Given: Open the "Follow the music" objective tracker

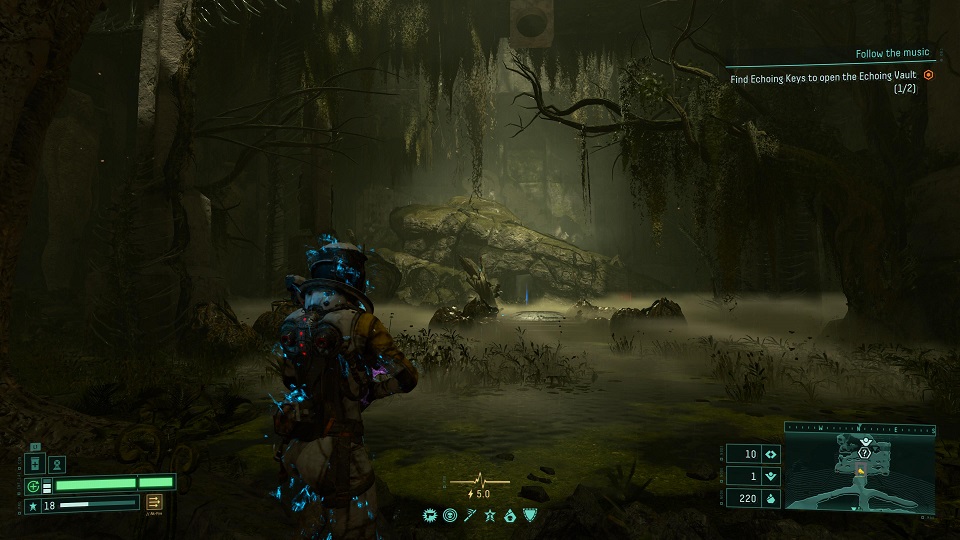Looking at the screenshot, I should coord(892,53).
